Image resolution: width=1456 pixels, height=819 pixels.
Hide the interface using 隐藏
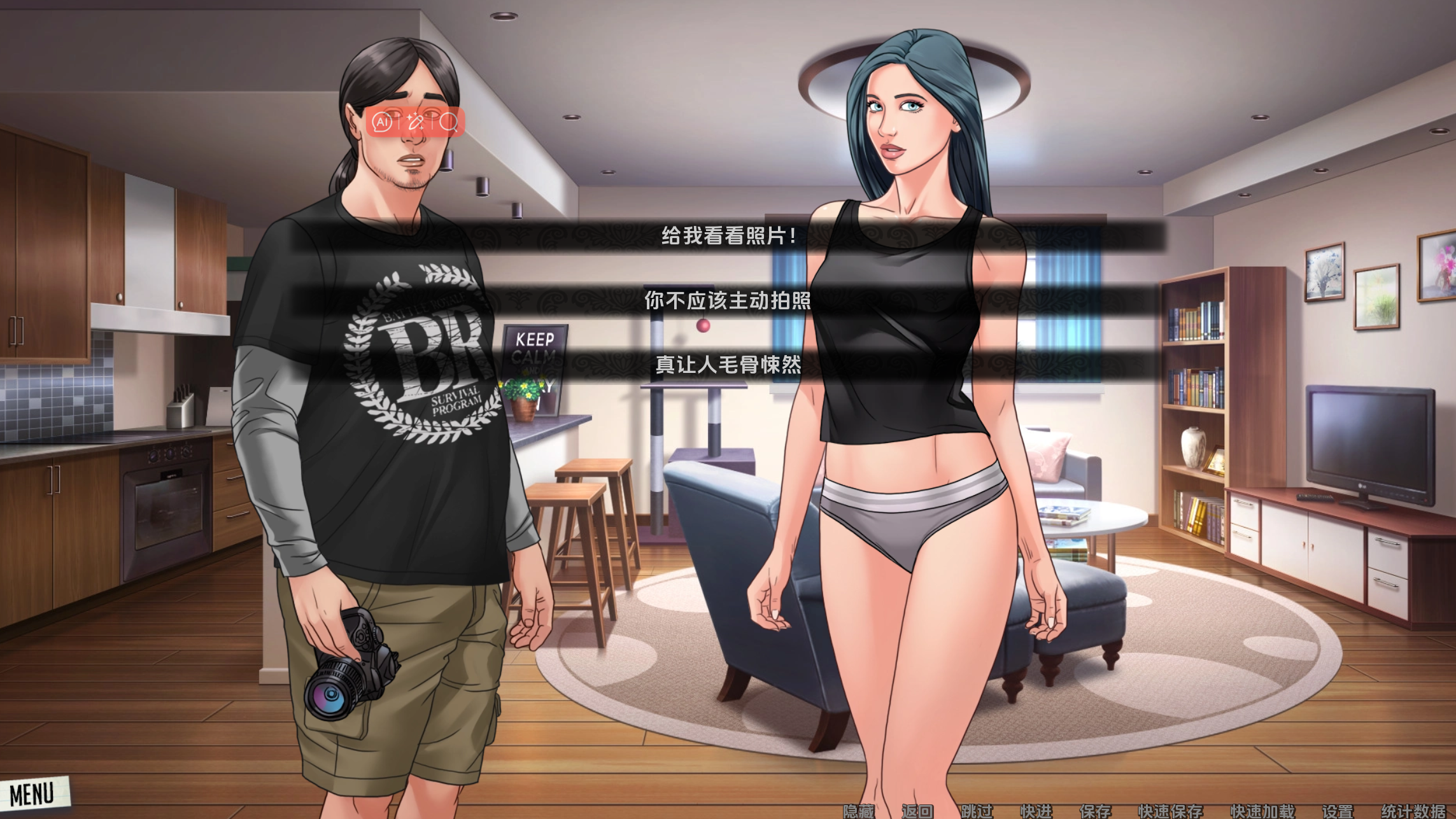click(x=858, y=812)
